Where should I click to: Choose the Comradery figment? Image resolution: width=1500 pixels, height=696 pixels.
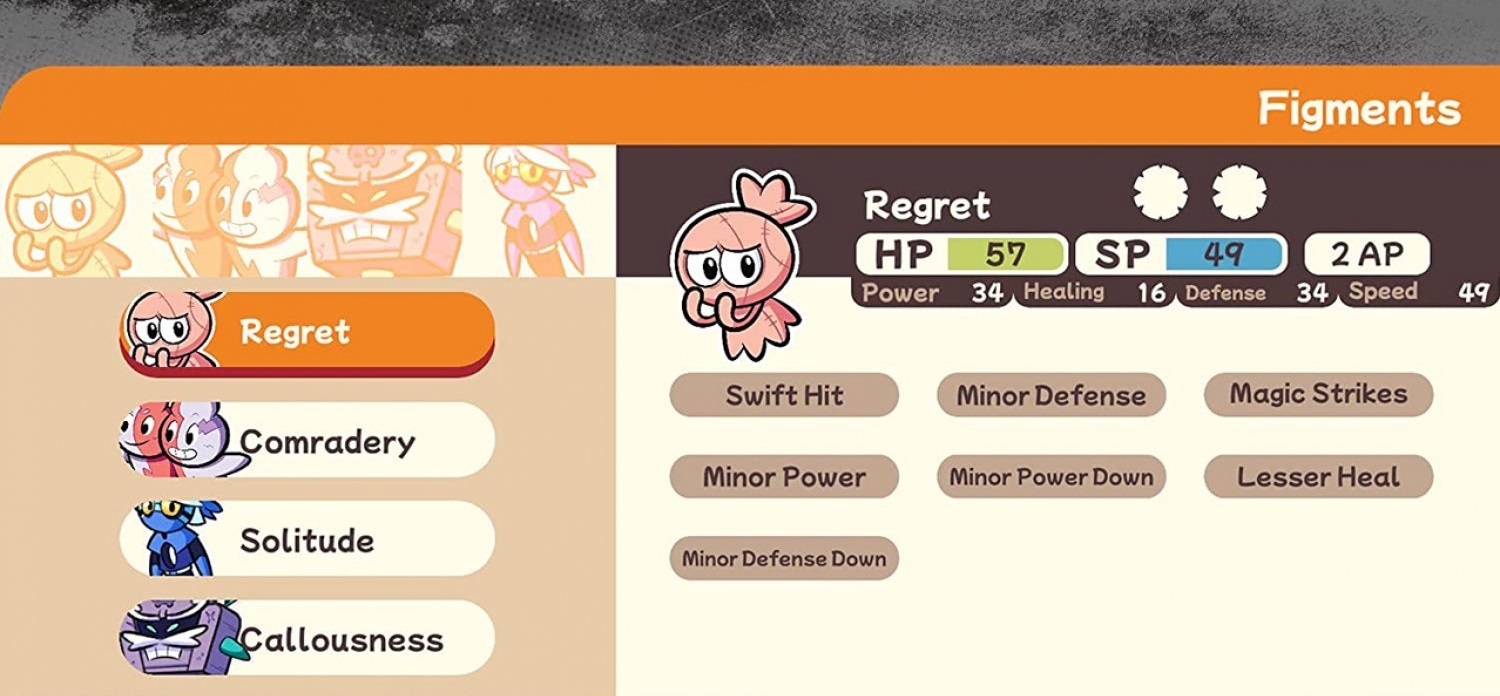(x=307, y=440)
